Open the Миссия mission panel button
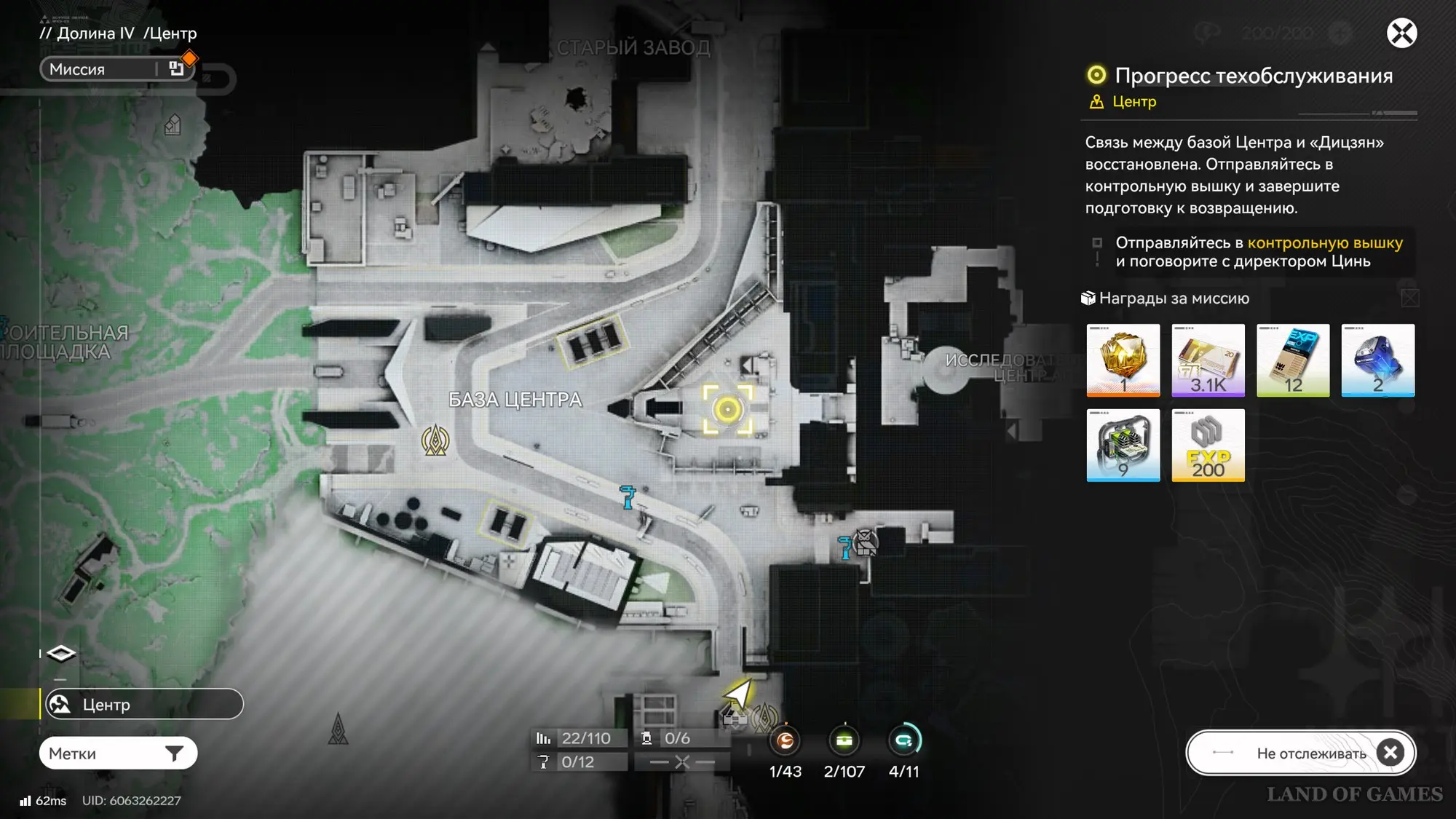This screenshot has width=1456, height=819. pyautogui.click(x=116, y=69)
